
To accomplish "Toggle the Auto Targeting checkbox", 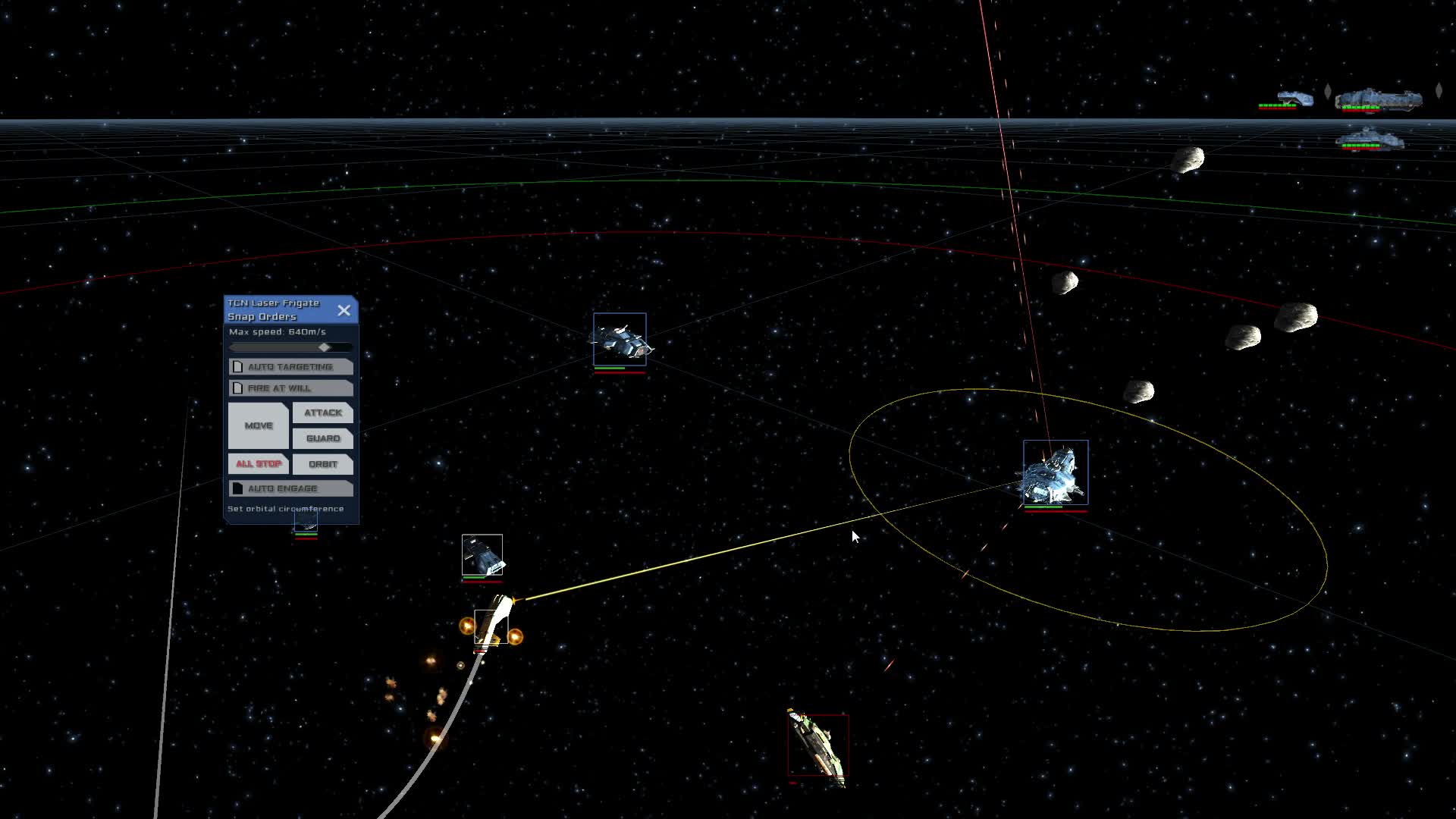I will tap(238, 367).
